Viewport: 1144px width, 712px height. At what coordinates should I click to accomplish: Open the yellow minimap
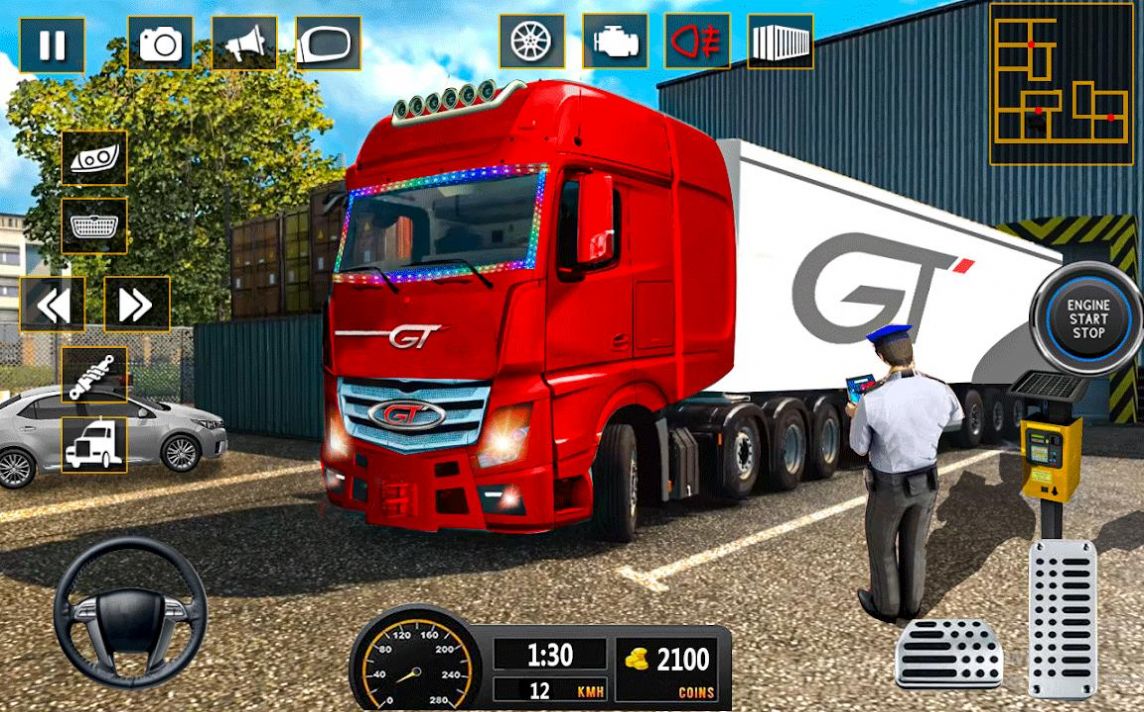coord(1061,83)
